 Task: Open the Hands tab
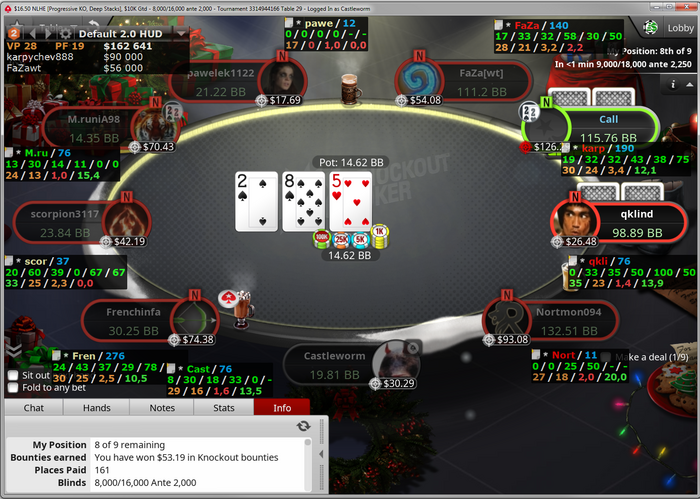[x=97, y=408]
